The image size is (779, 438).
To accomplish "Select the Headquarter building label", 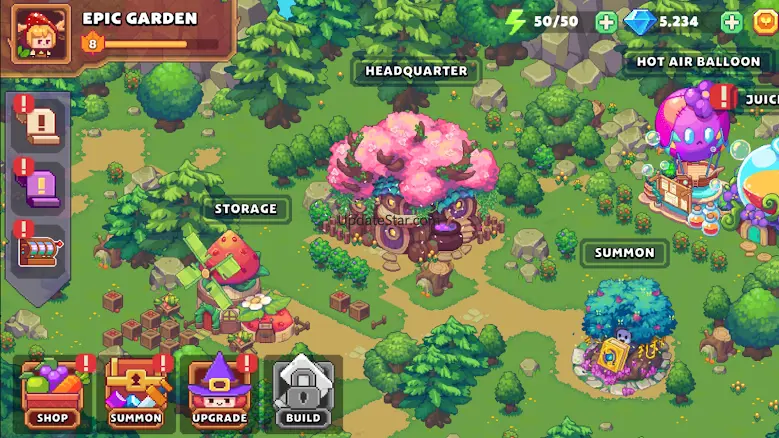I will (x=416, y=72).
